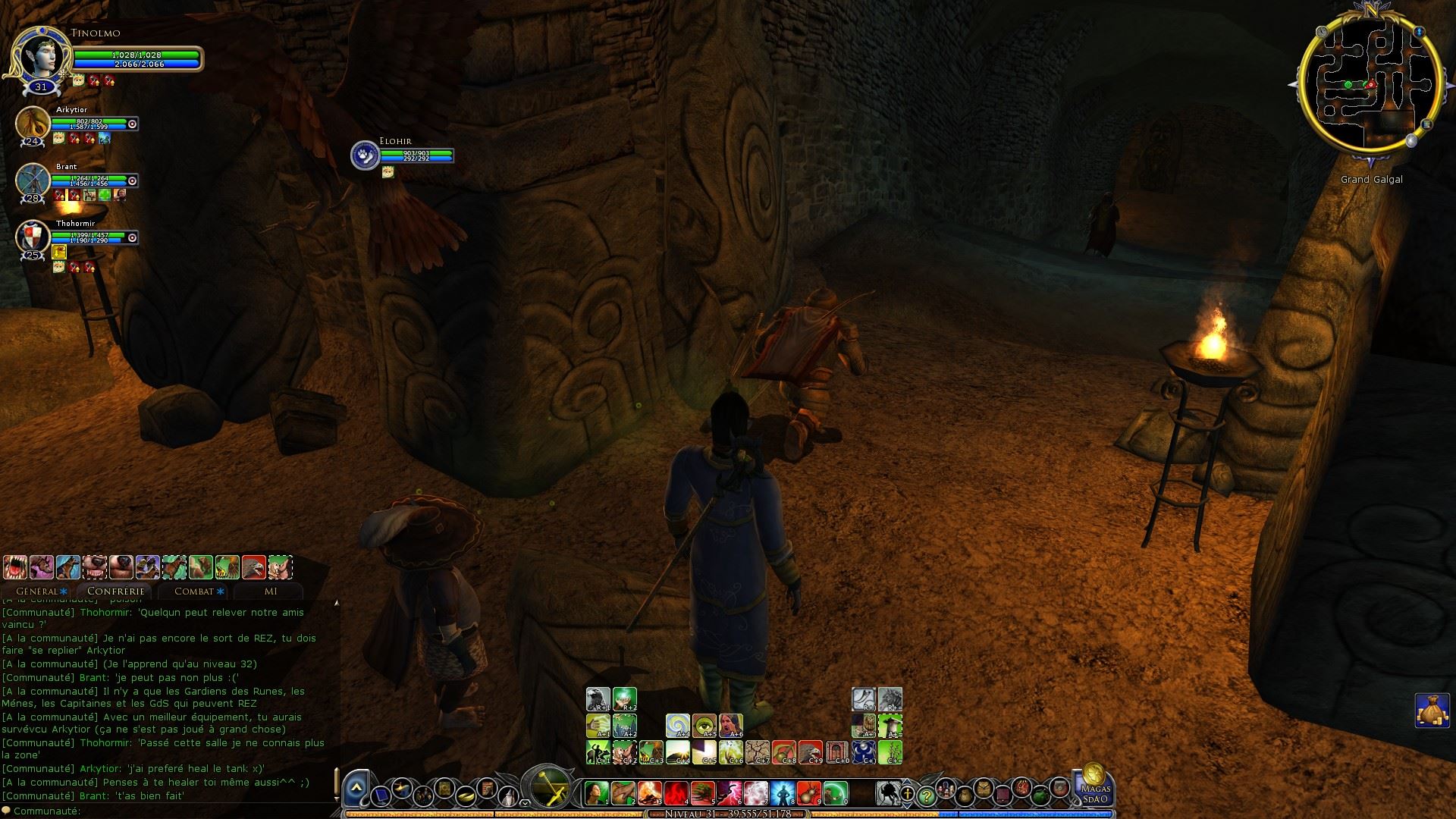Activate the lightning skill in slot 6
Image resolution: width=1456 pixels, height=819 pixels.
[x=730, y=793]
